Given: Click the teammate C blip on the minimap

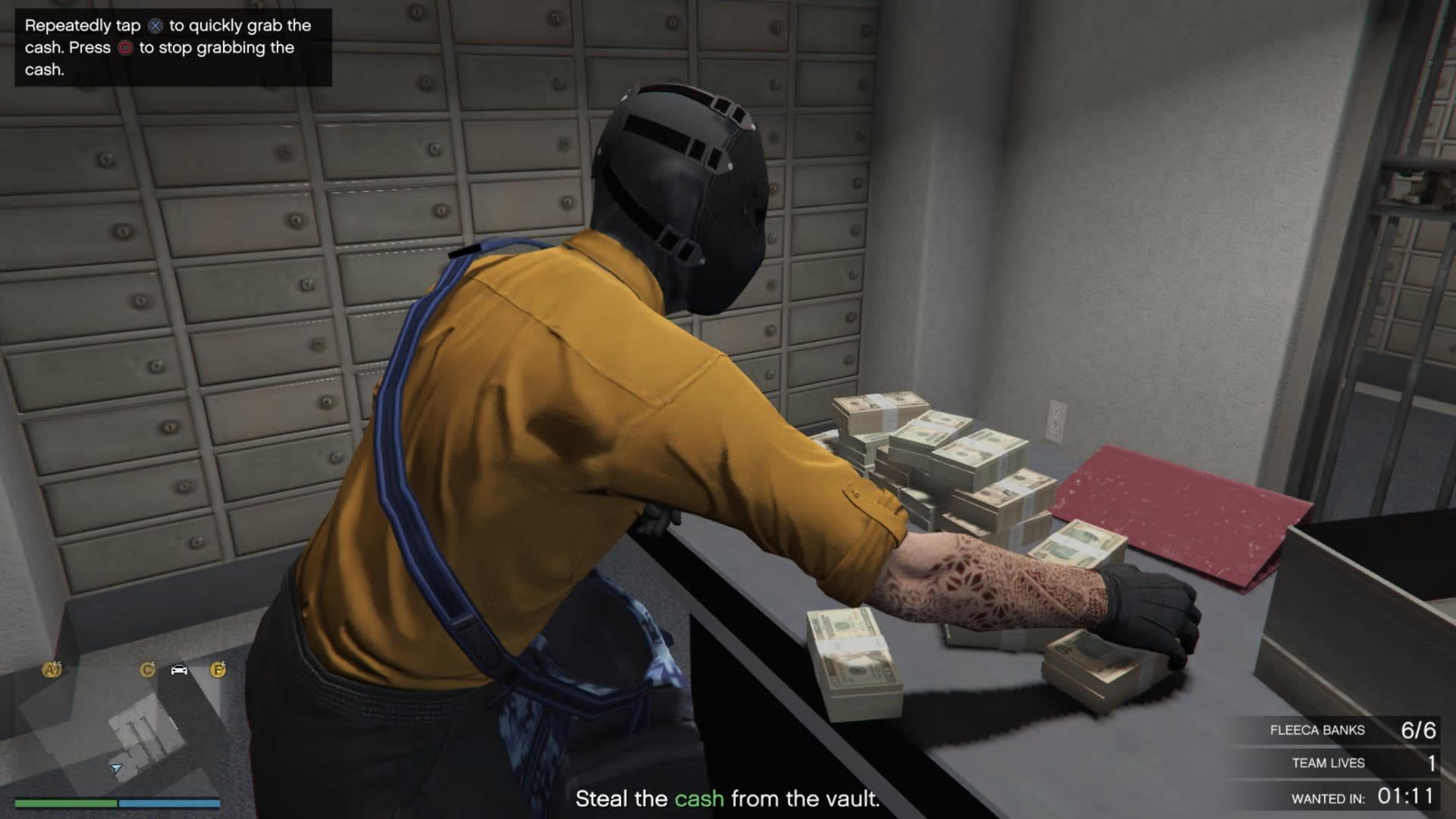Looking at the screenshot, I should point(149,670).
